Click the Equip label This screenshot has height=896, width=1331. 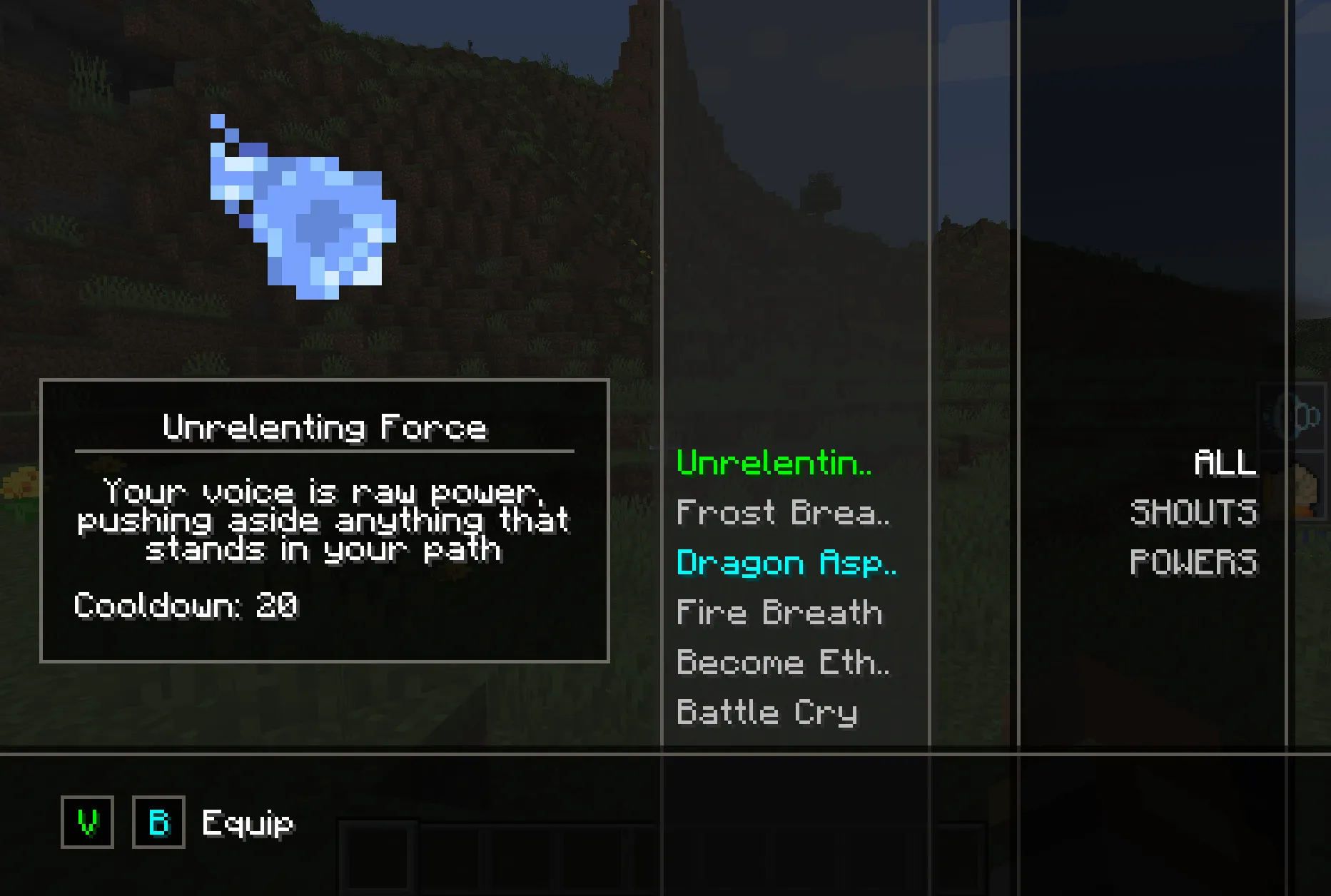click(x=246, y=823)
